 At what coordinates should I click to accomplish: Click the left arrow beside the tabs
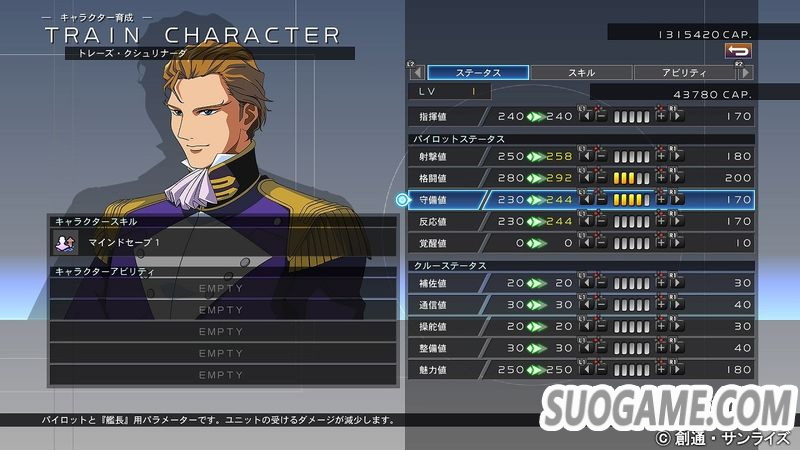pyautogui.click(x=414, y=73)
